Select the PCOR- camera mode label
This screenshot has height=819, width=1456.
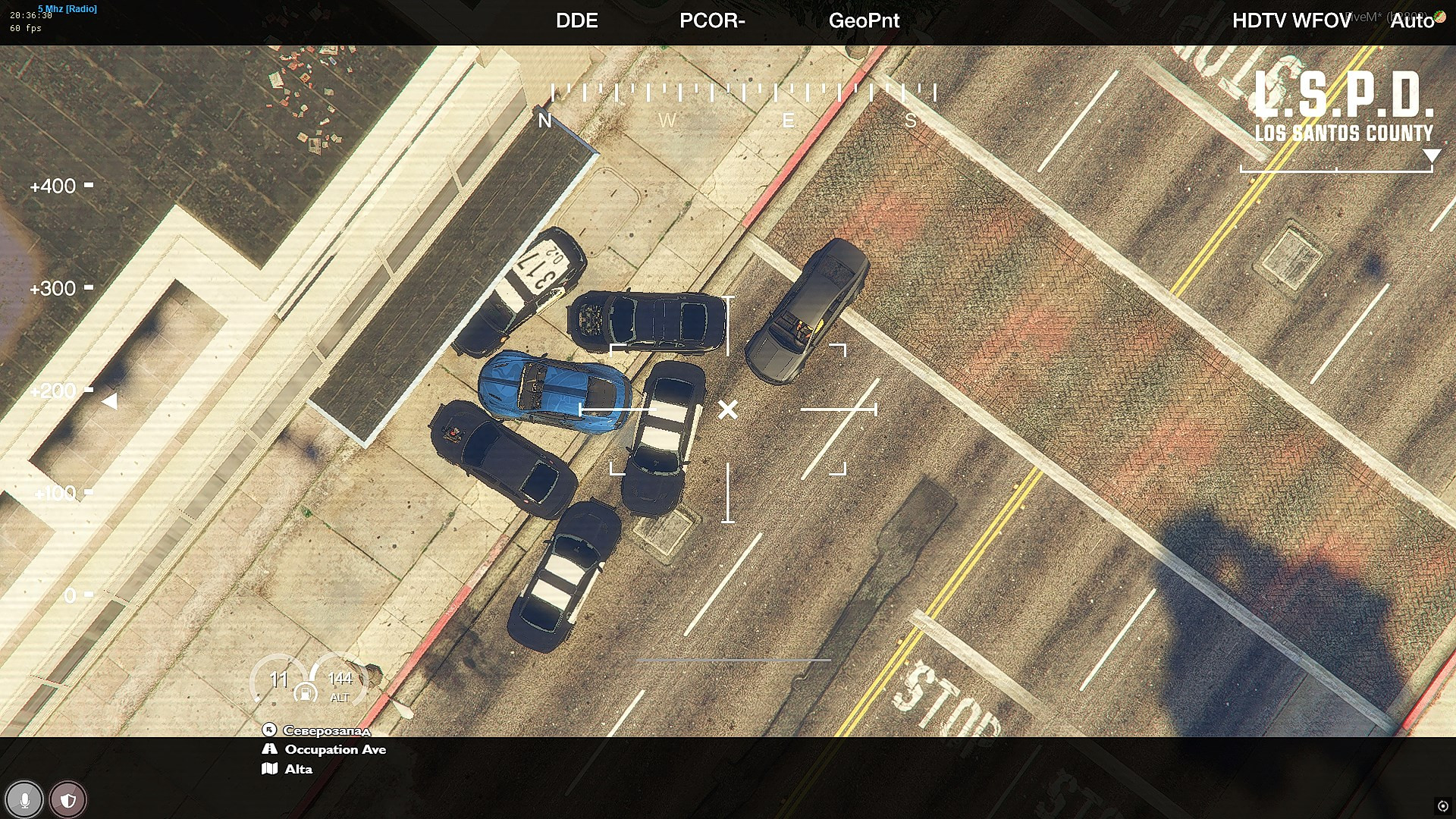coord(711,20)
